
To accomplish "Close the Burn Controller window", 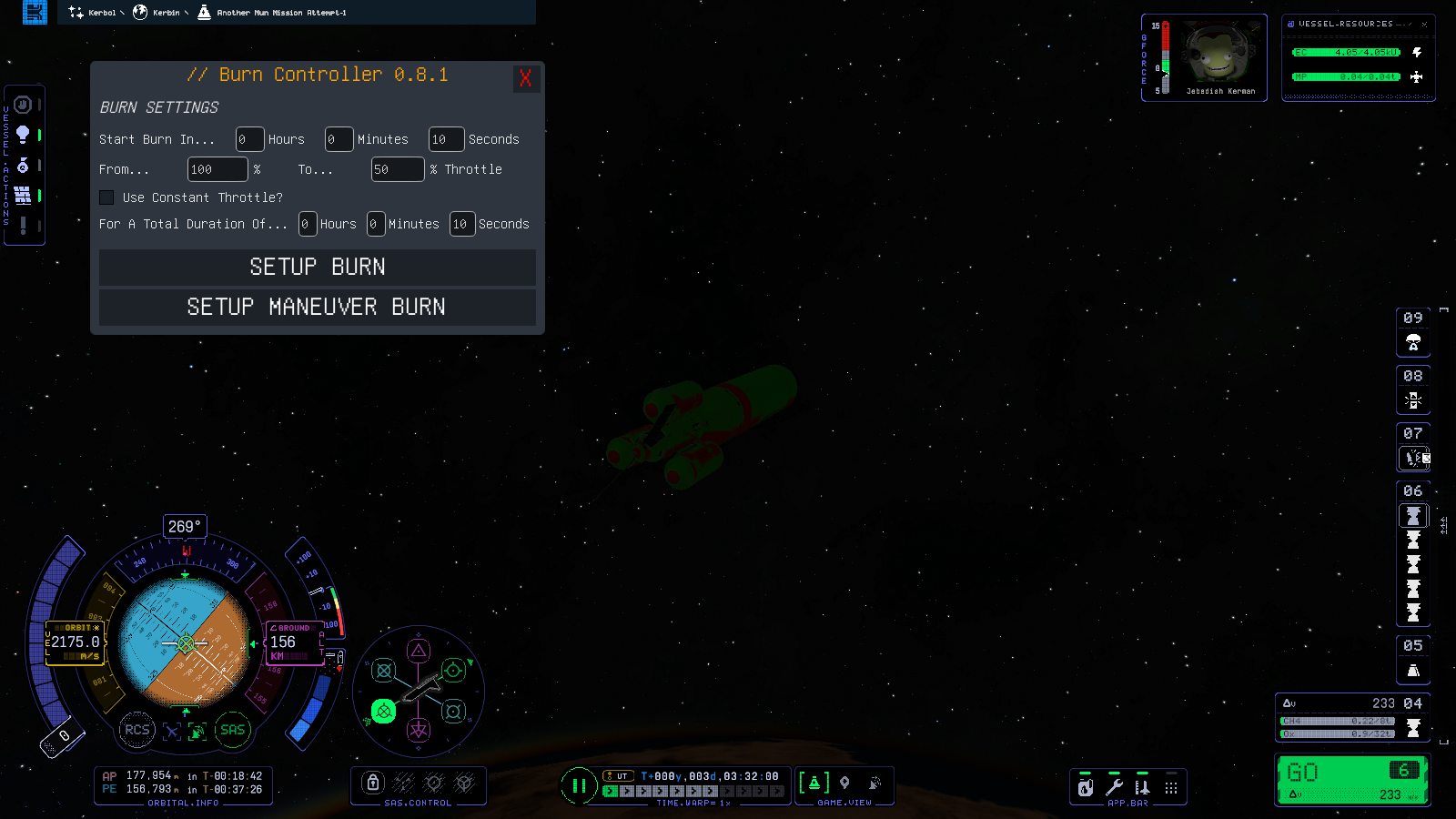I will (525, 78).
